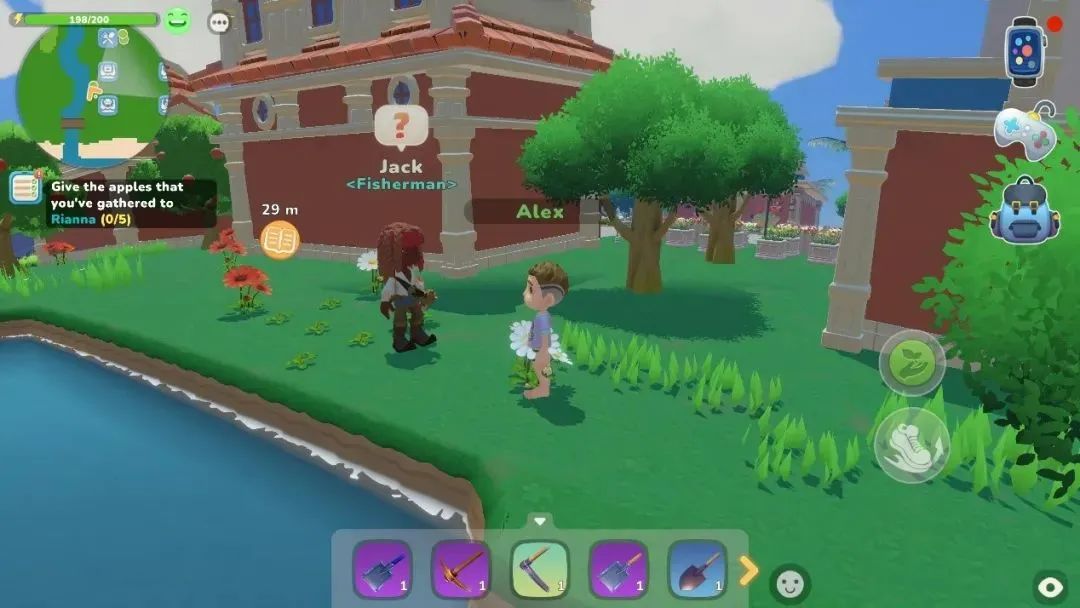The width and height of the screenshot is (1080, 608).
Task: Tap the sneaker sprint button
Action: [911, 444]
